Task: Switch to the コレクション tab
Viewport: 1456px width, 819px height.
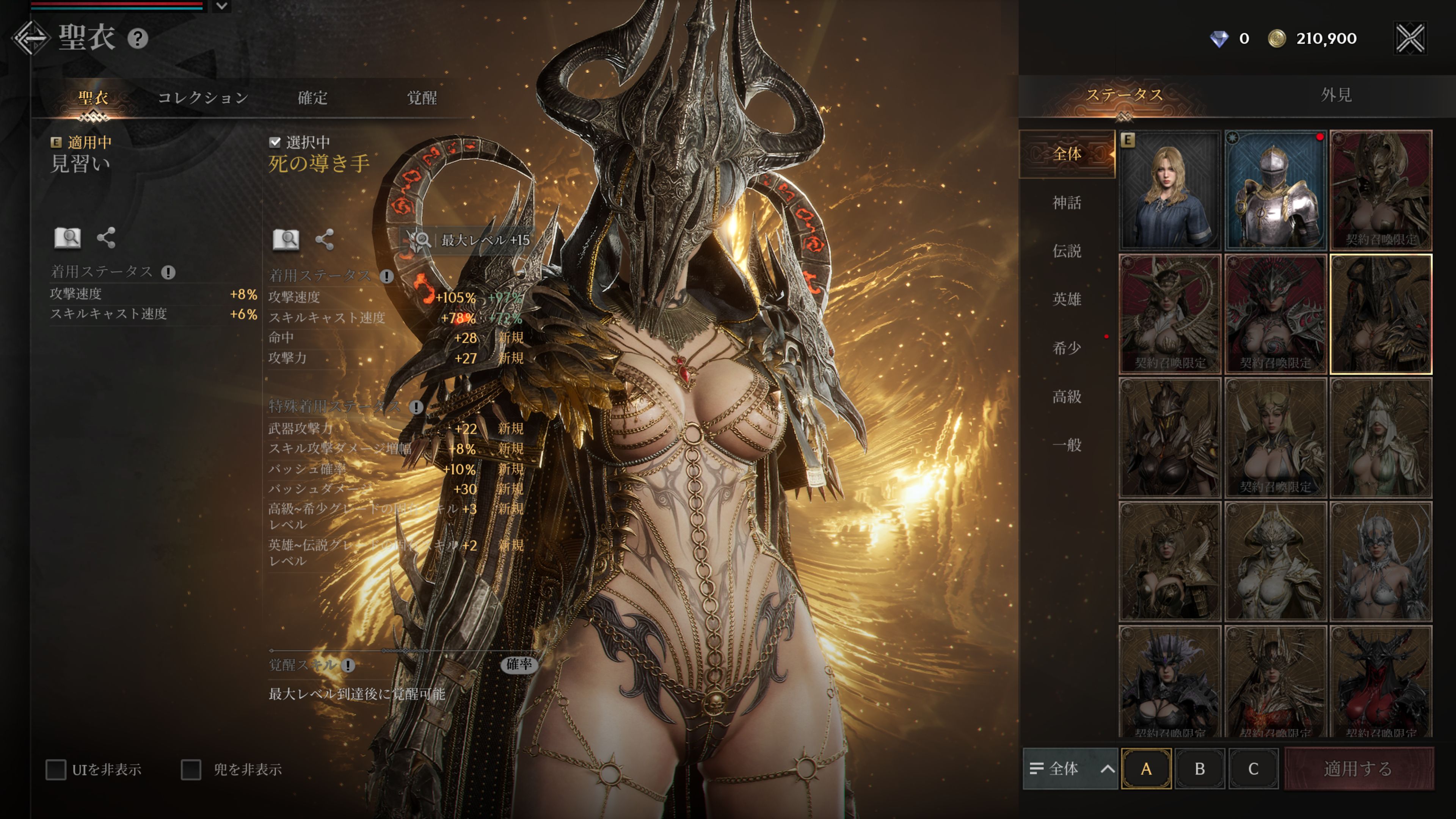Action: point(203,98)
